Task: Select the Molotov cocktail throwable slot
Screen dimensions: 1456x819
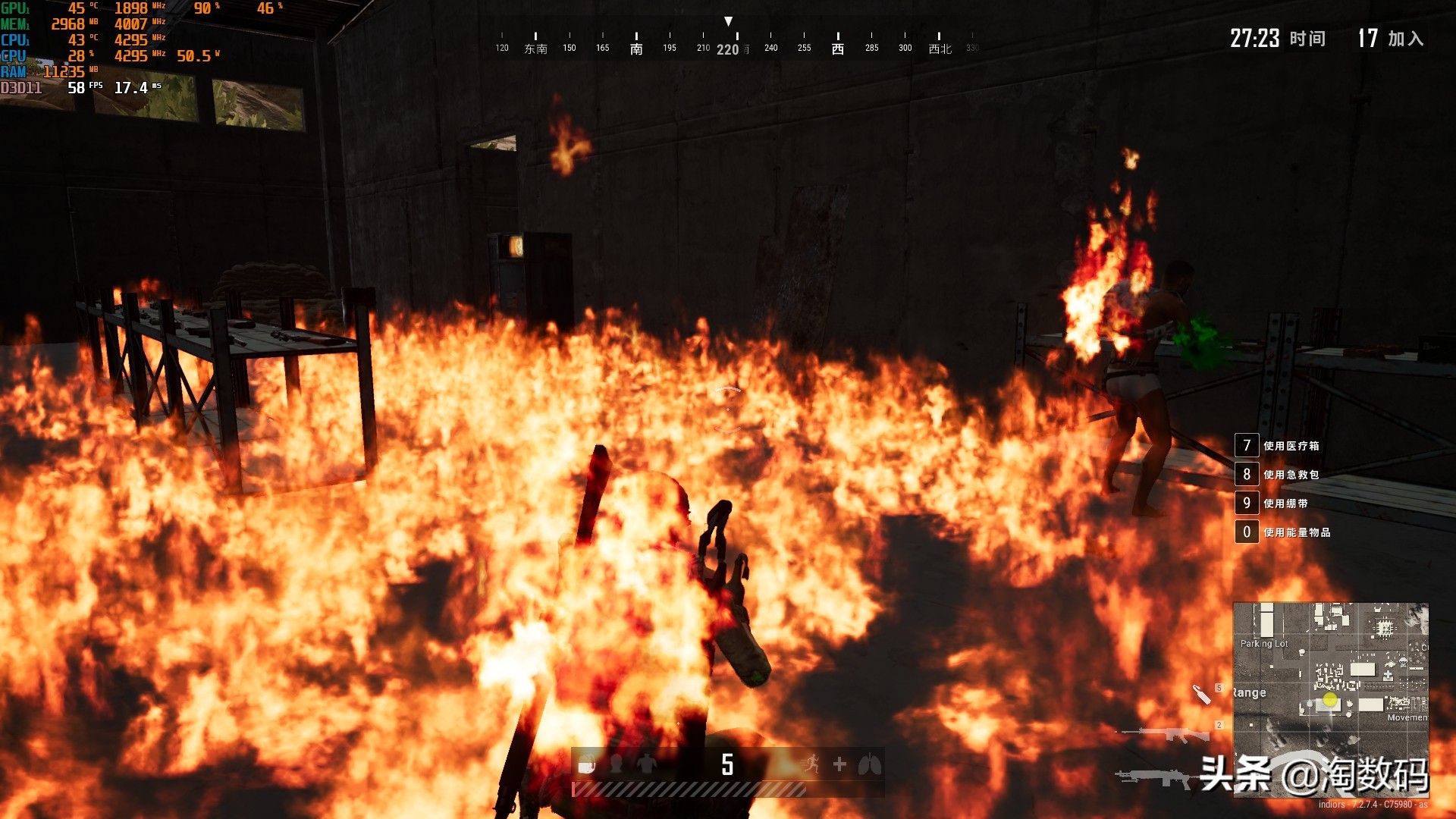Action: click(1202, 694)
